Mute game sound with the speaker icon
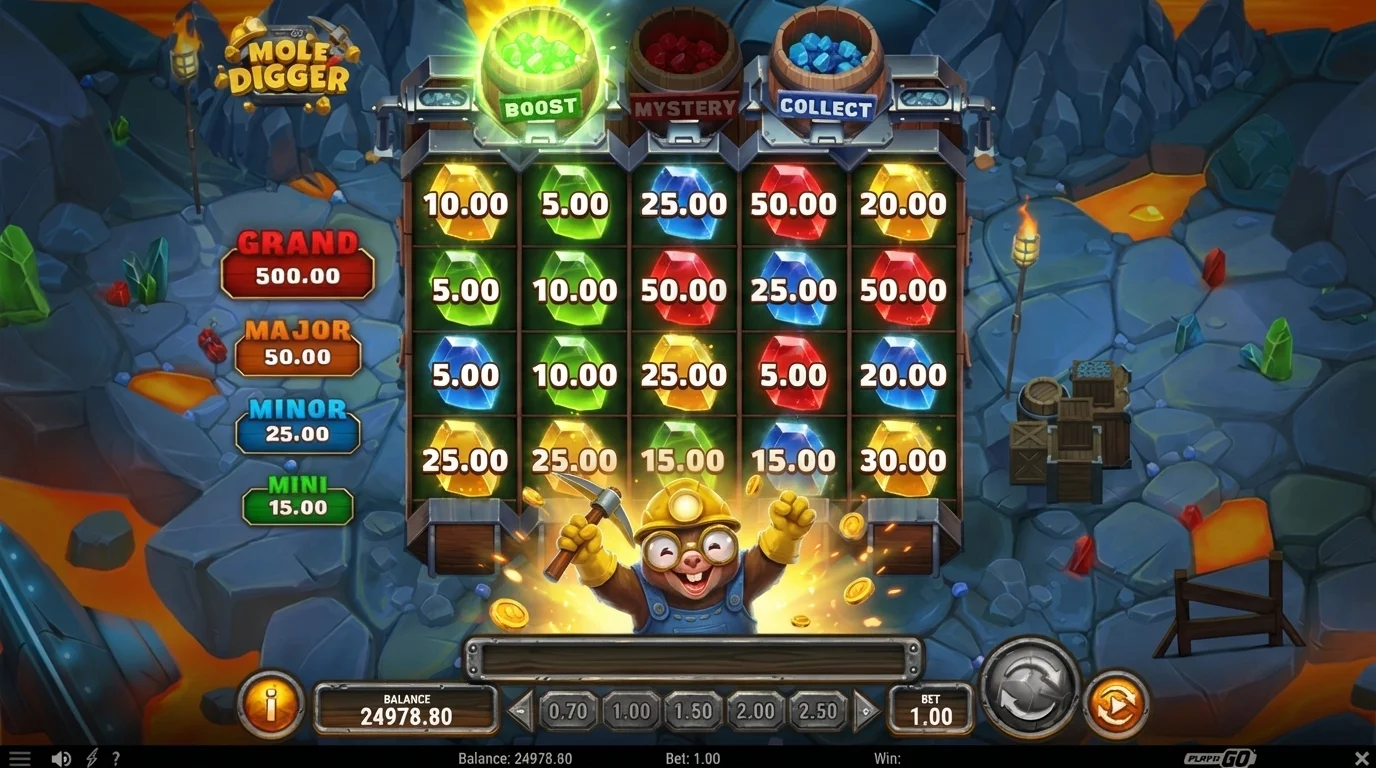 click(x=62, y=757)
